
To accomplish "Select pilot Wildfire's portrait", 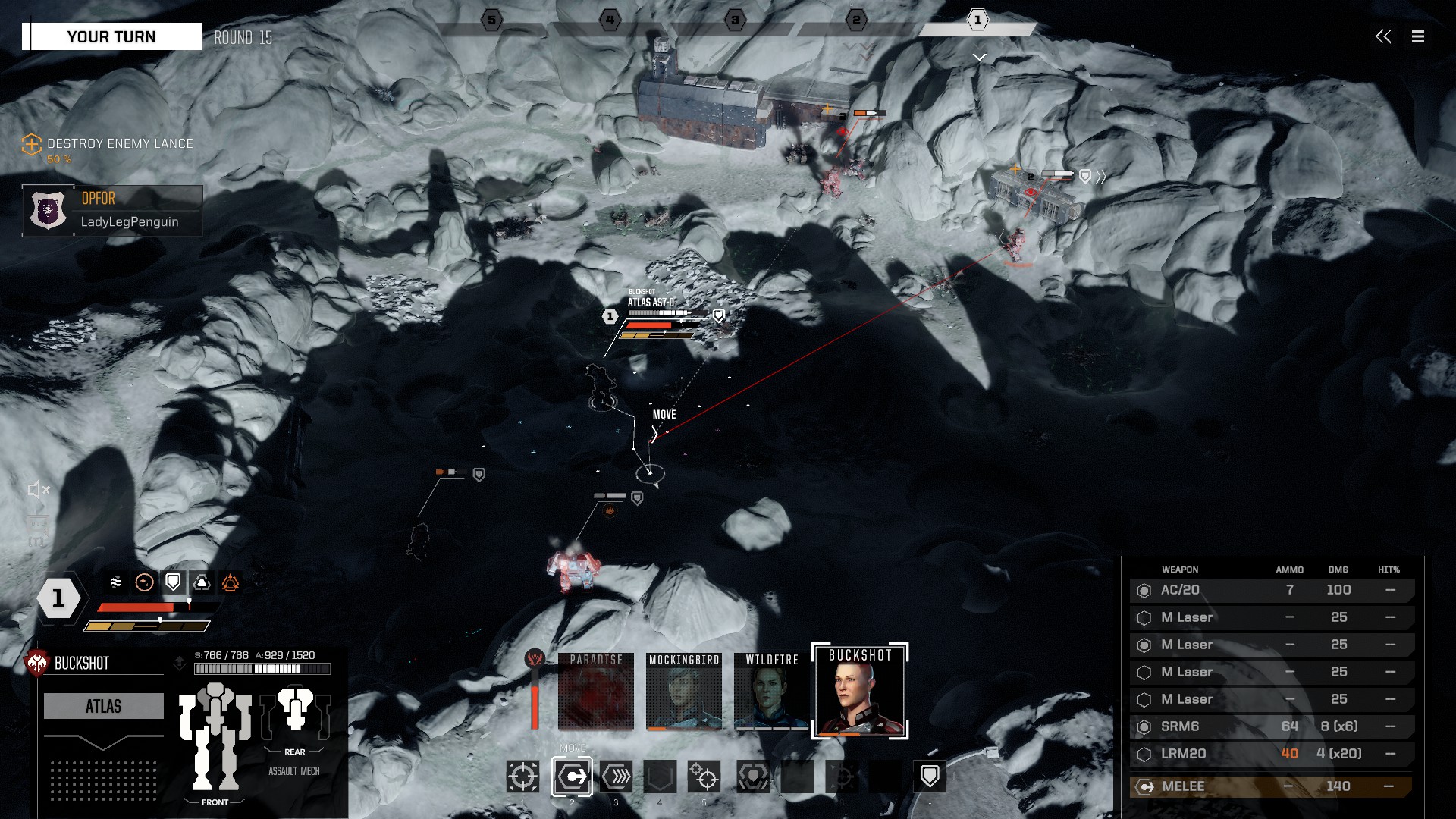I will [x=771, y=691].
